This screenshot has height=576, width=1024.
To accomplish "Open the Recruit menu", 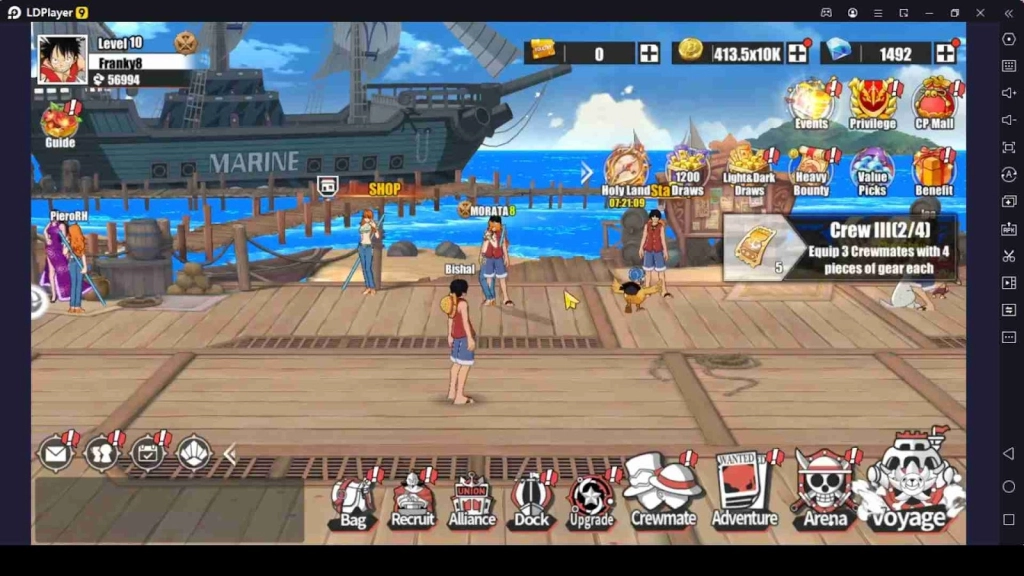I will point(412,498).
